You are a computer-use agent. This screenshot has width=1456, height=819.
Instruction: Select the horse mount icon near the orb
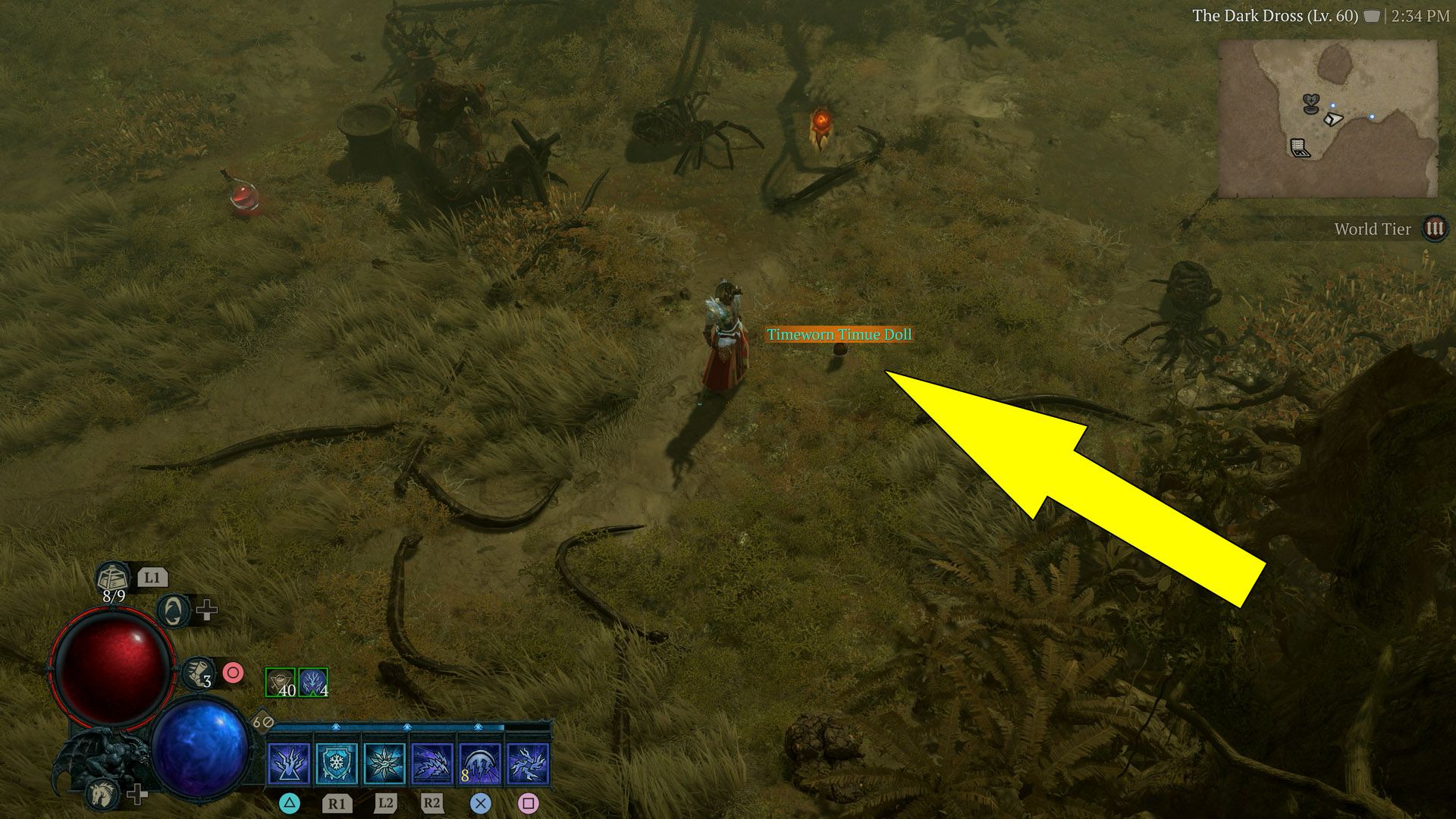click(103, 793)
